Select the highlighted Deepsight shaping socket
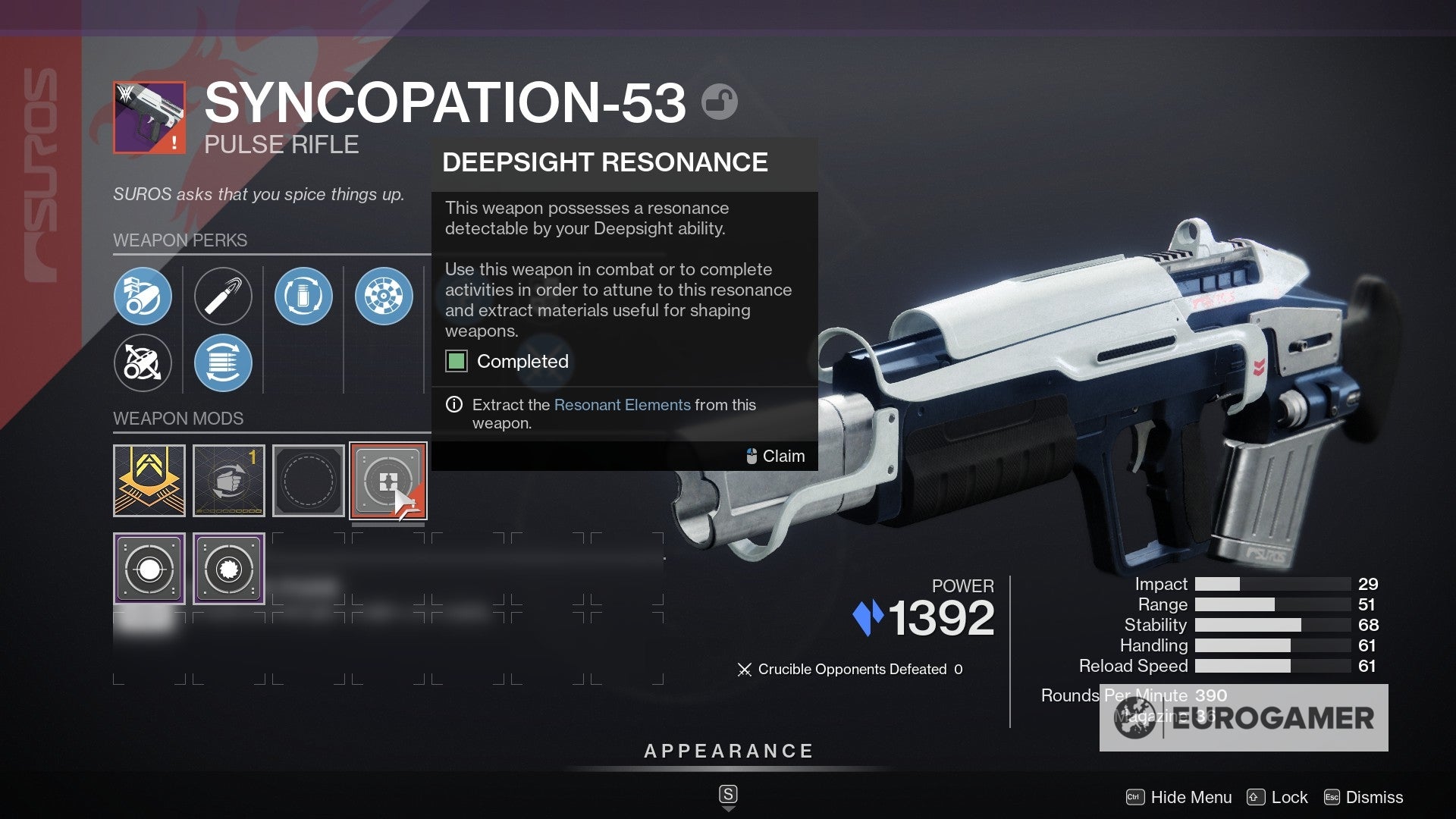This screenshot has height=819, width=1456. (388, 481)
